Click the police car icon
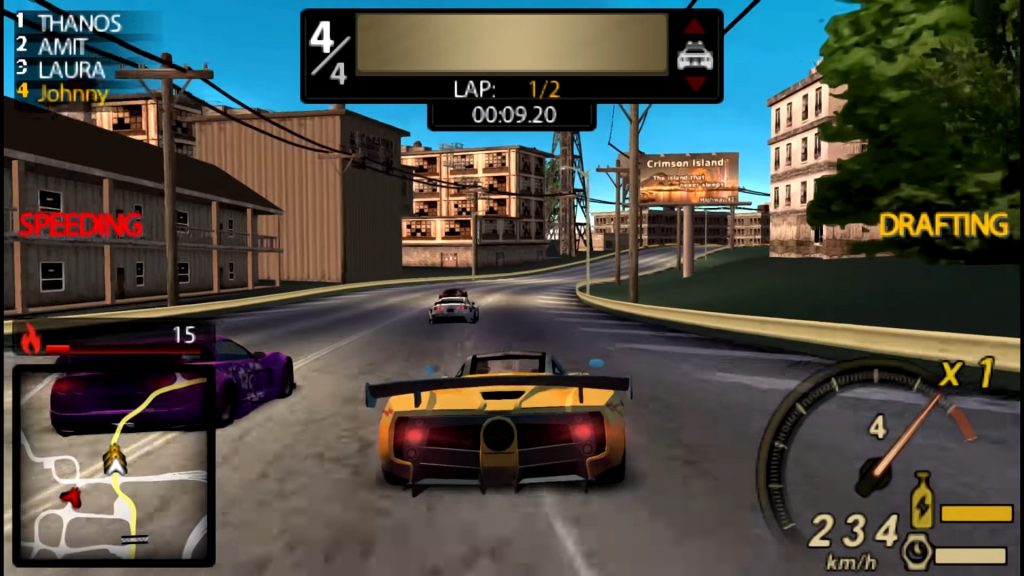This screenshot has height=576, width=1024. click(695, 56)
